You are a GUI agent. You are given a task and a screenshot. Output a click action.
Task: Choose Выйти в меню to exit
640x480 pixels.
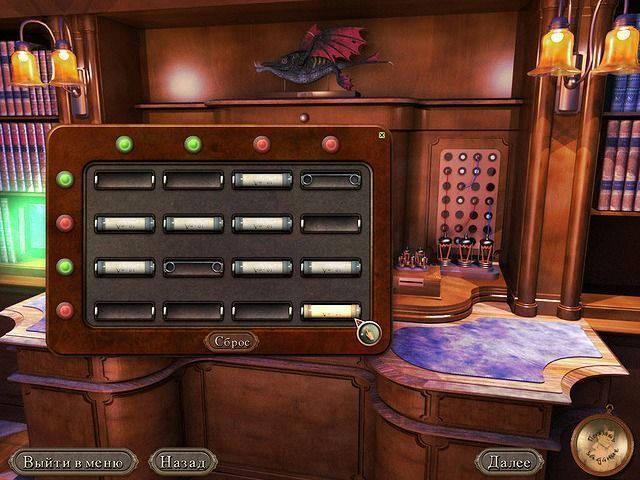(x=73, y=462)
